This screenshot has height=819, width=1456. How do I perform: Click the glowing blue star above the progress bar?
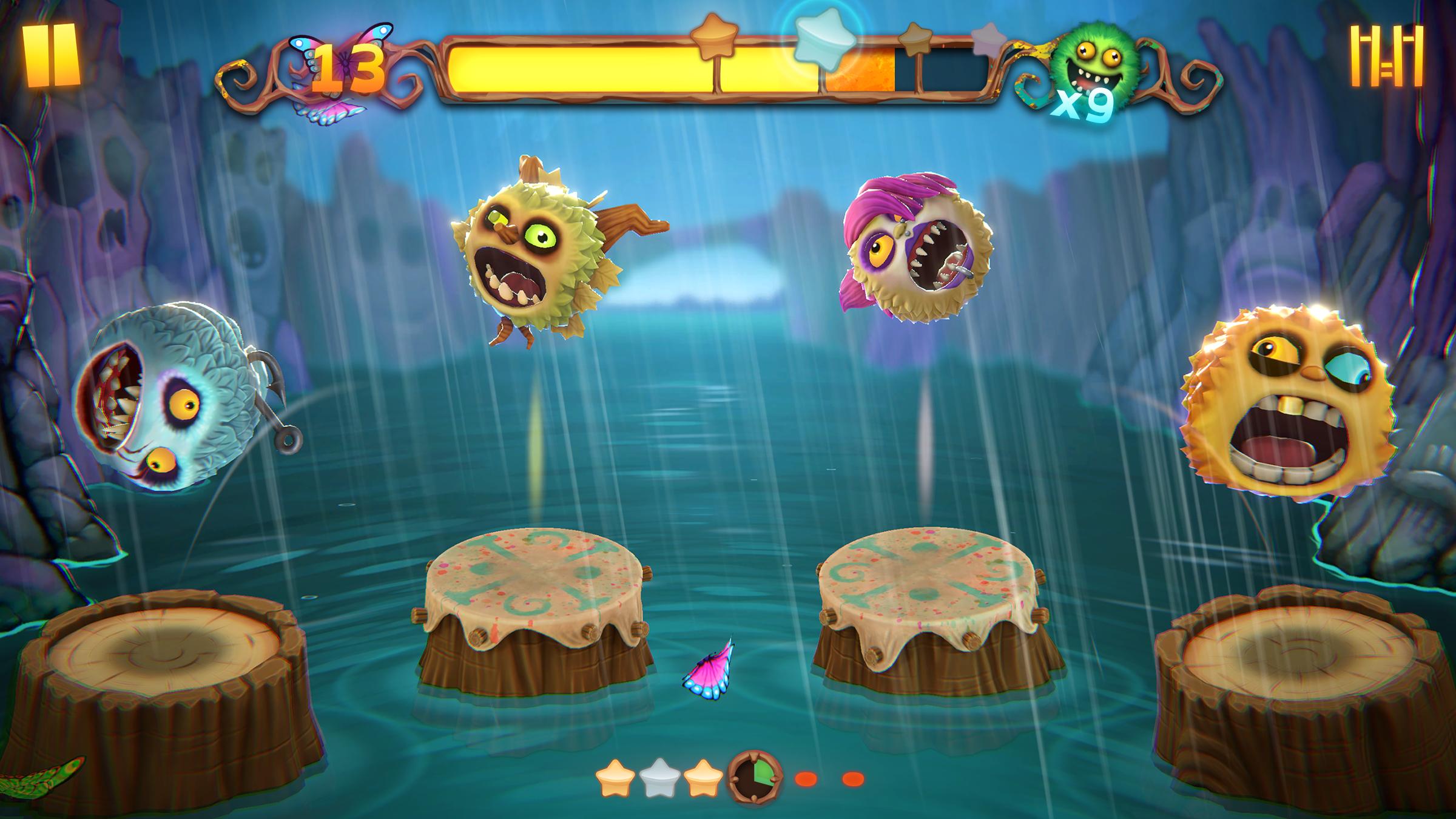pyautogui.click(x=824, y=39)
